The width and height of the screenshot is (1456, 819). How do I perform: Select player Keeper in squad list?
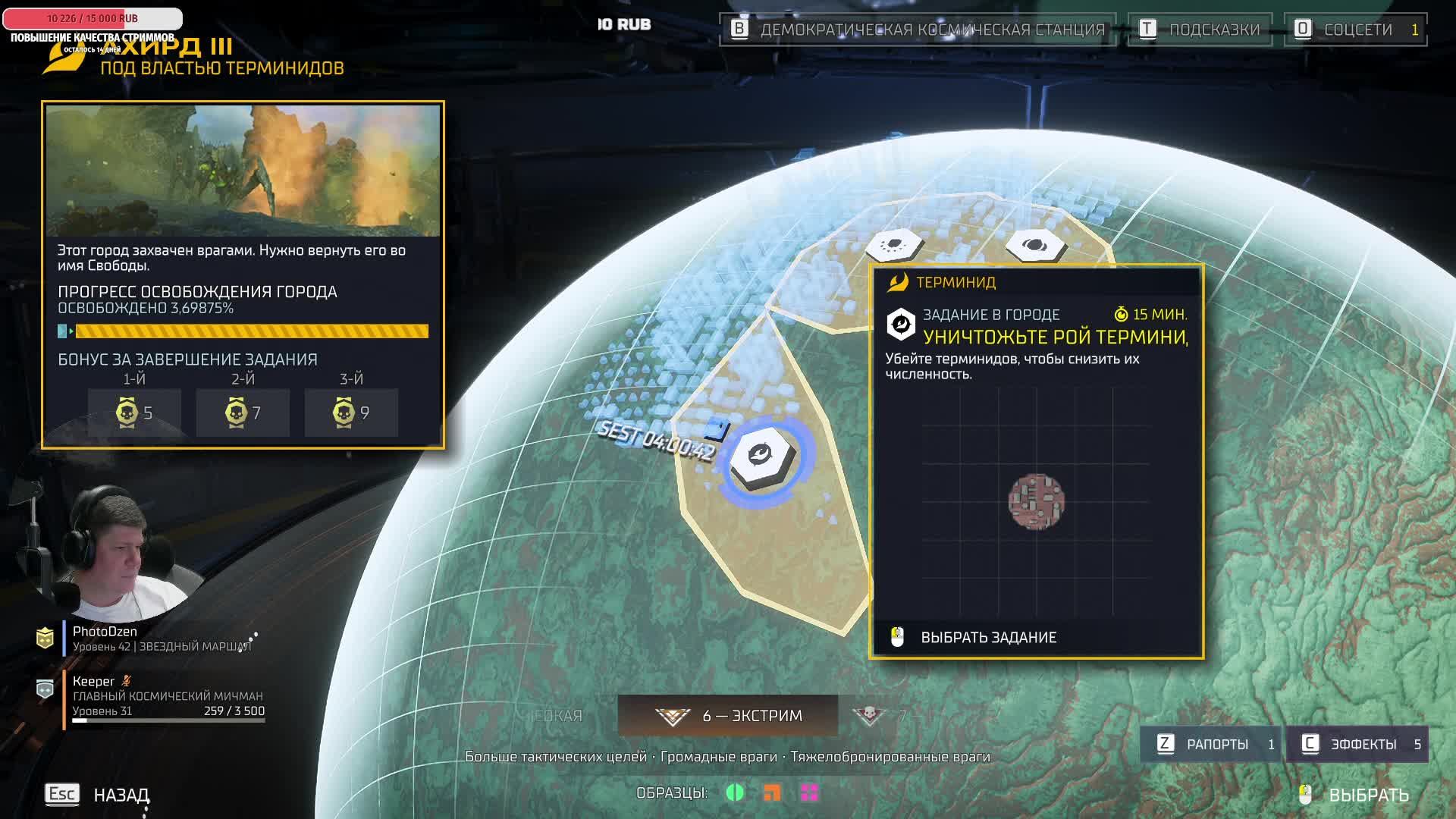coord(94,681)
